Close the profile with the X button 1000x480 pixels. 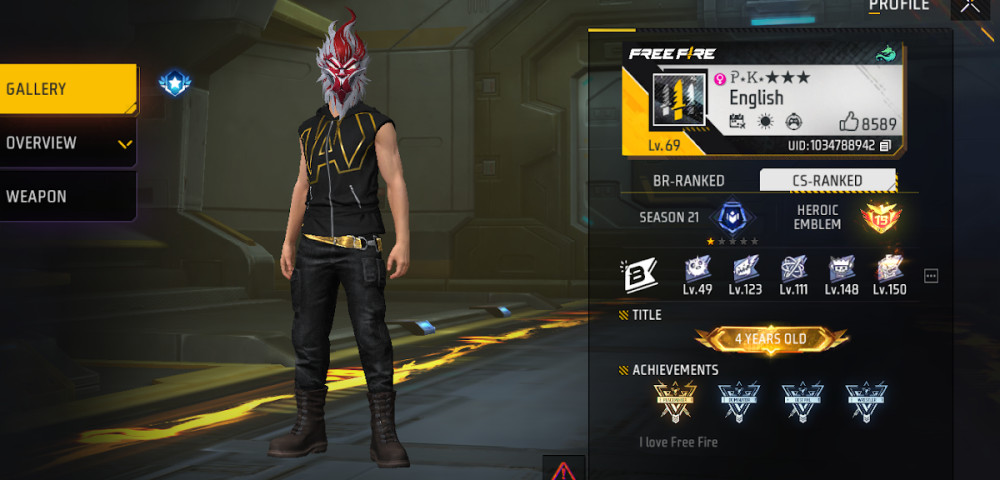click(x=968, y=8)
